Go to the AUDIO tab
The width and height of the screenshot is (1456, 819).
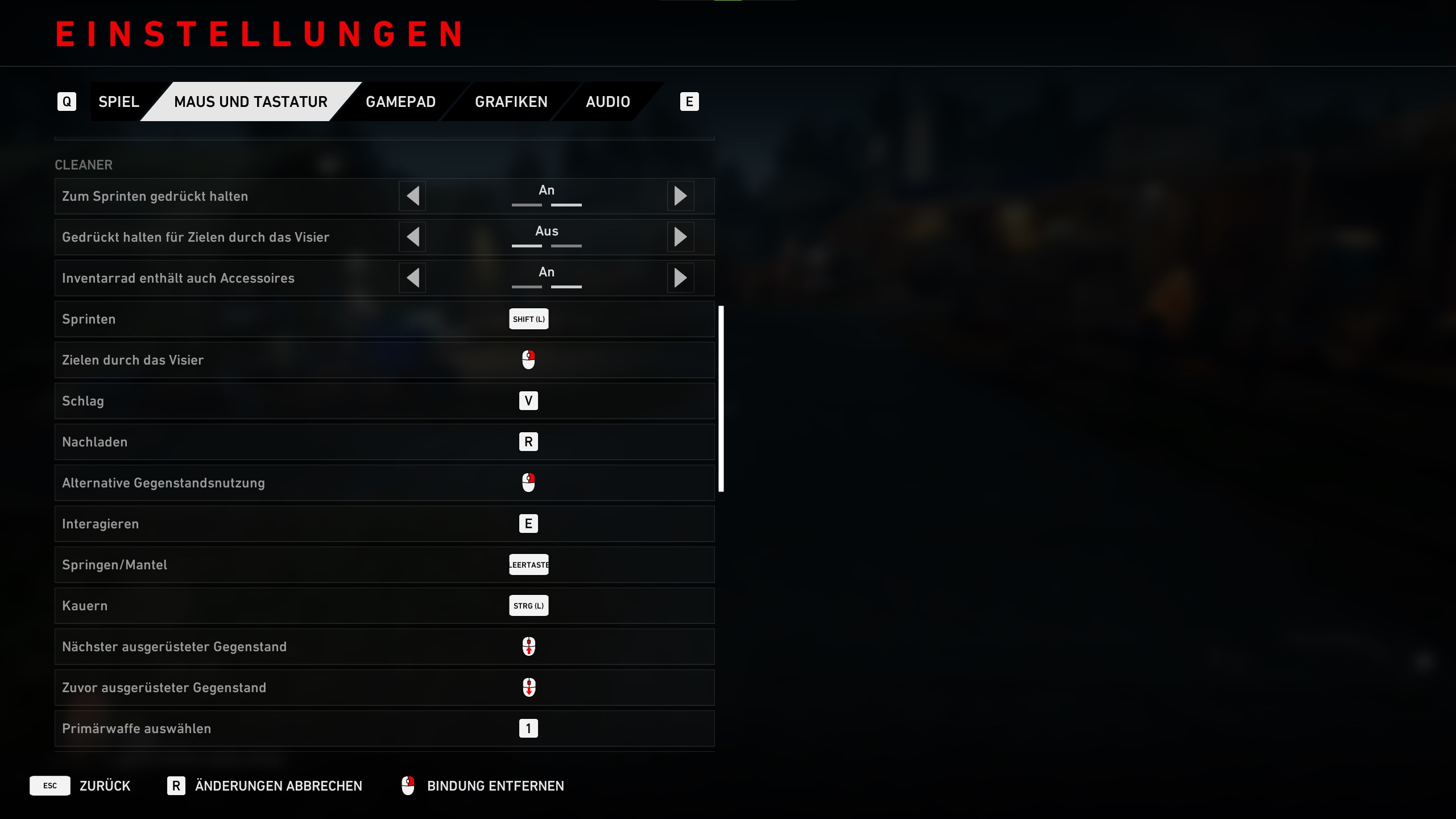click(x=607, y=102)
